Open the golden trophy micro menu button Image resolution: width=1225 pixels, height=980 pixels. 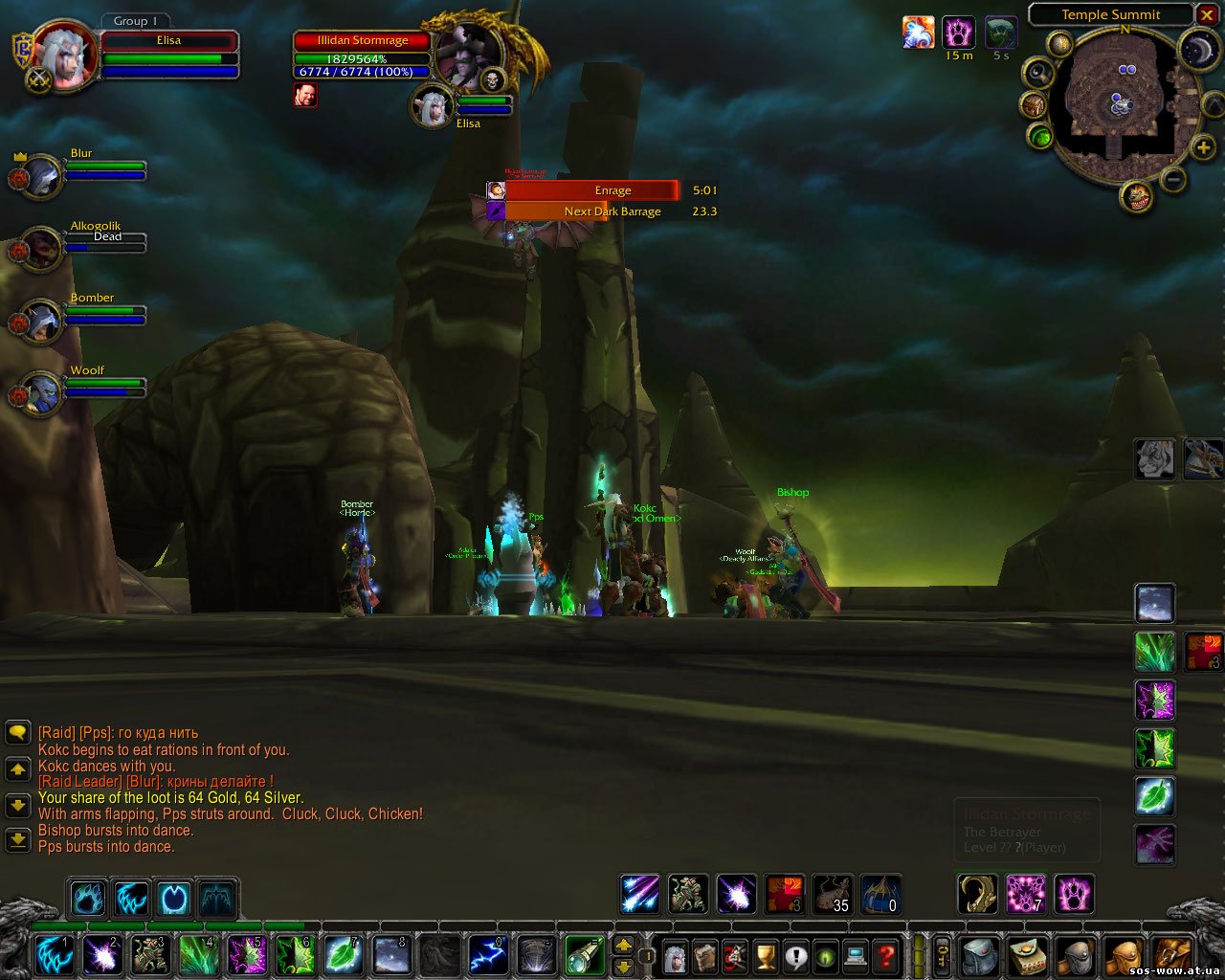[765, 955]
